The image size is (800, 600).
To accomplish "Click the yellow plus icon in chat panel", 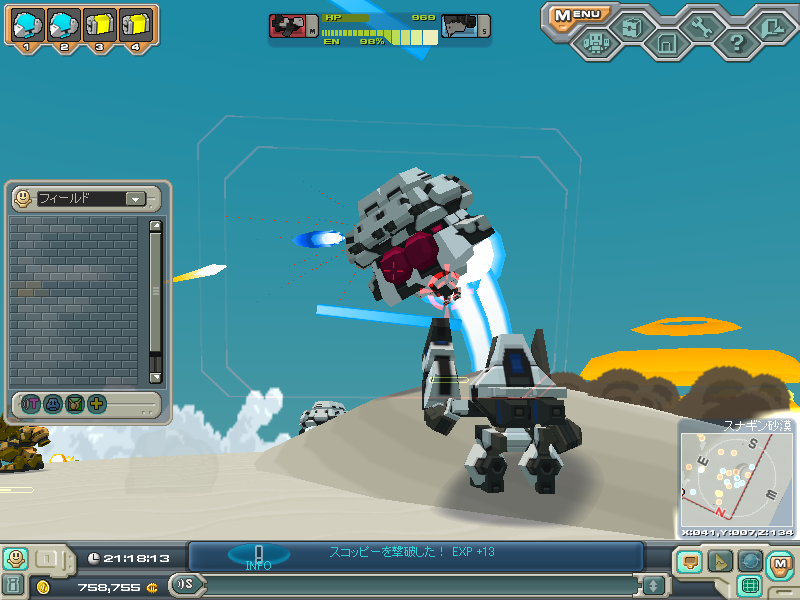I will click(96, 404).
